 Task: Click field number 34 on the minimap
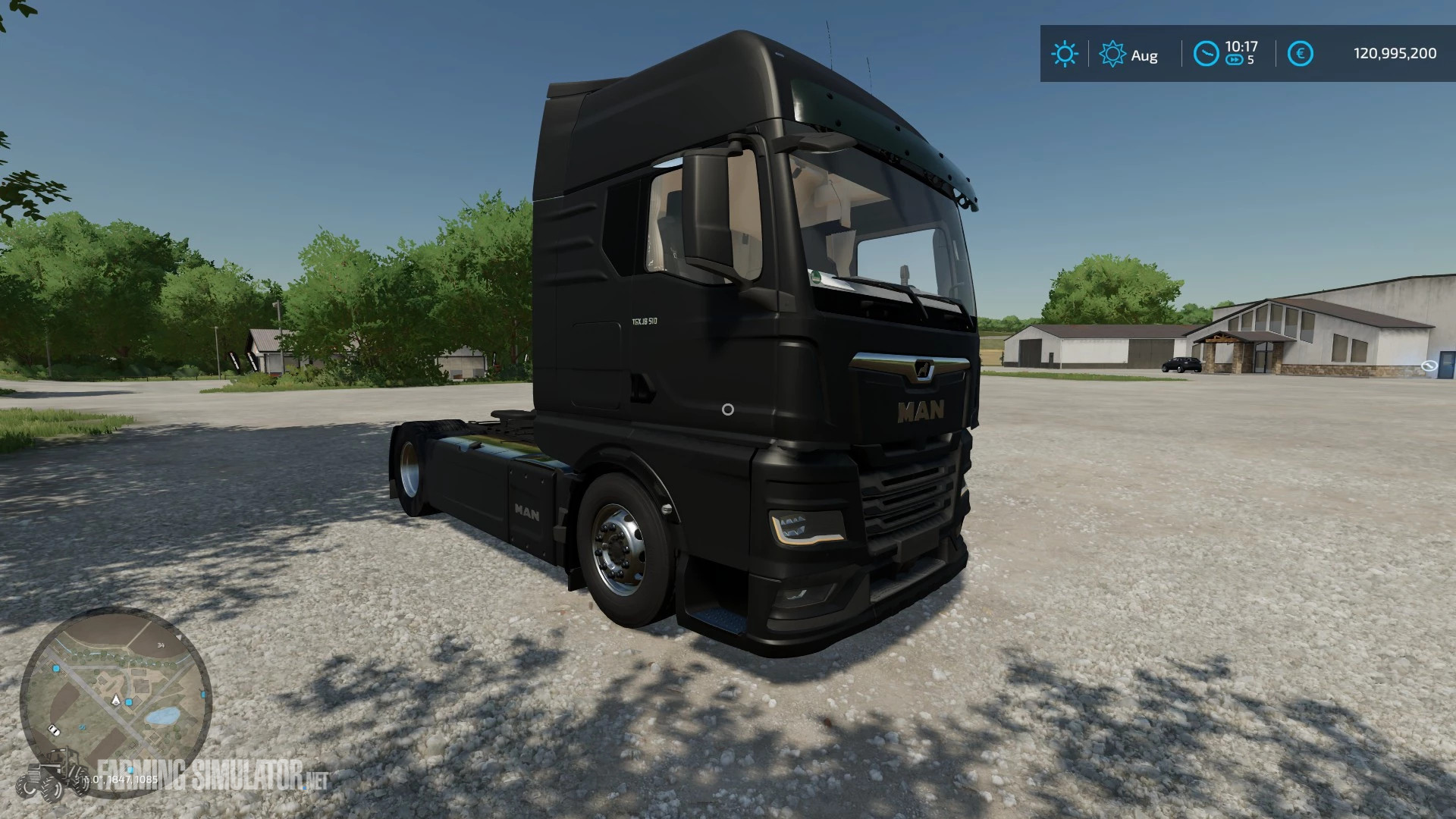[162, 645]
